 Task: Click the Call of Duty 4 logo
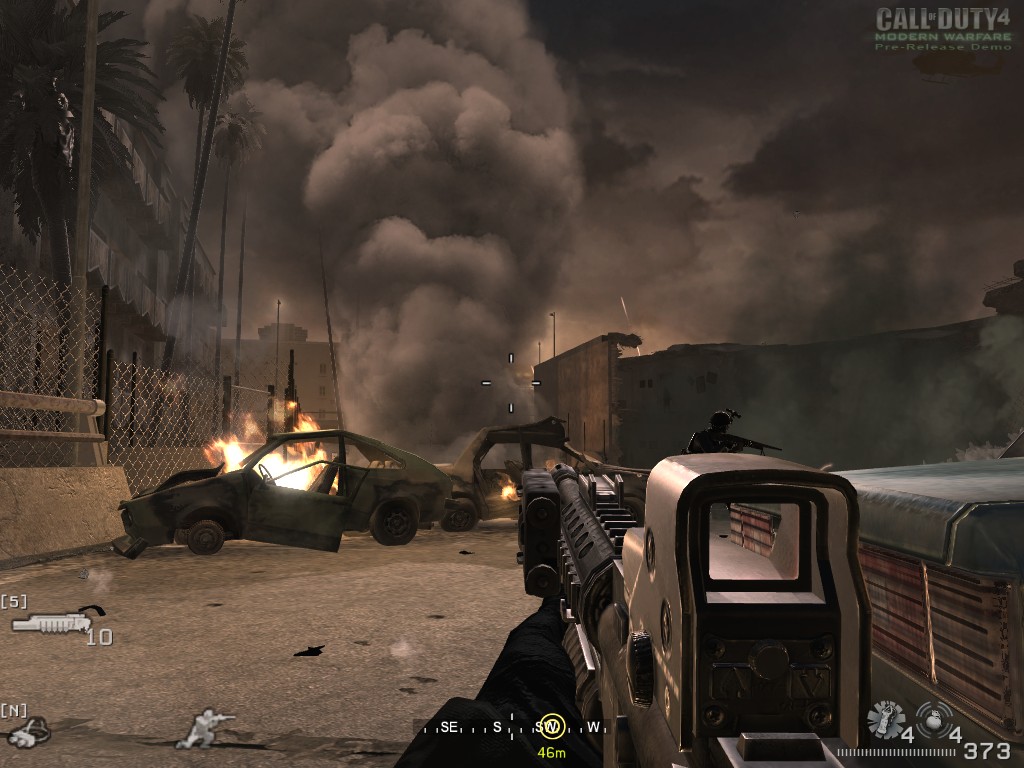pyautogui.click(x=942, y=28)
